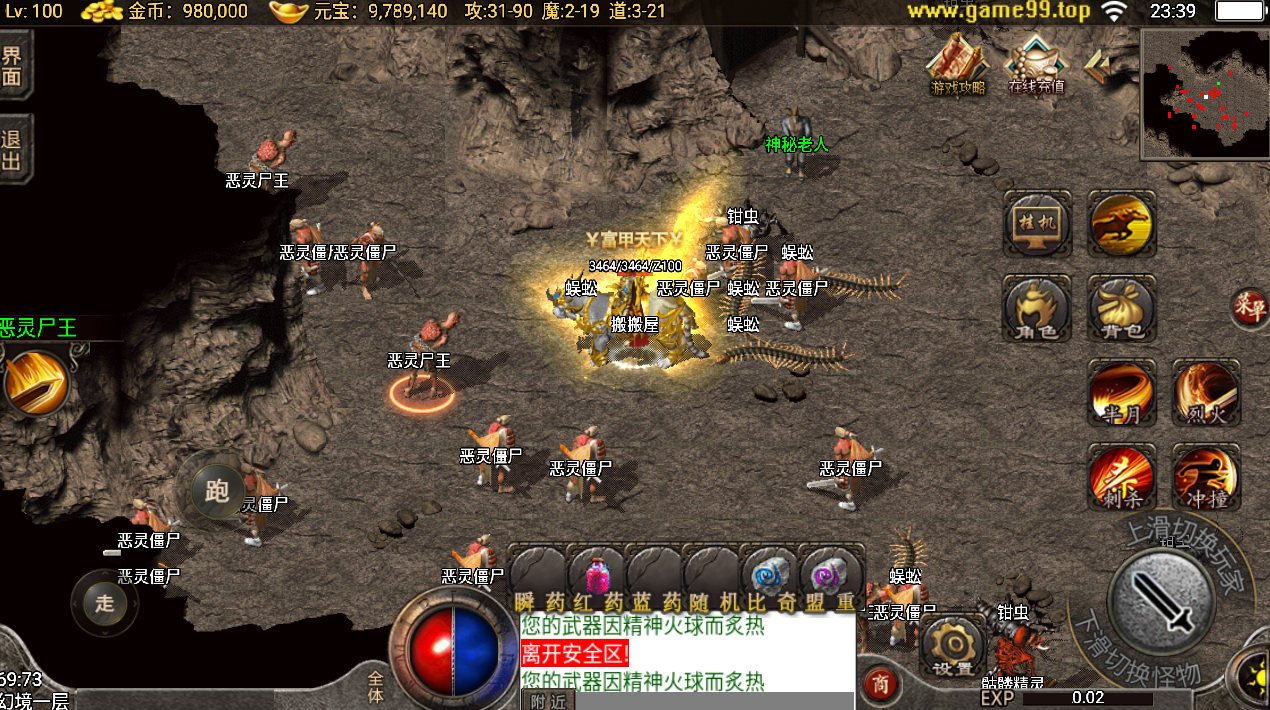Activate the galloping horse mount button
This screenshot has height=710, width=1270.
[1121, 224]
